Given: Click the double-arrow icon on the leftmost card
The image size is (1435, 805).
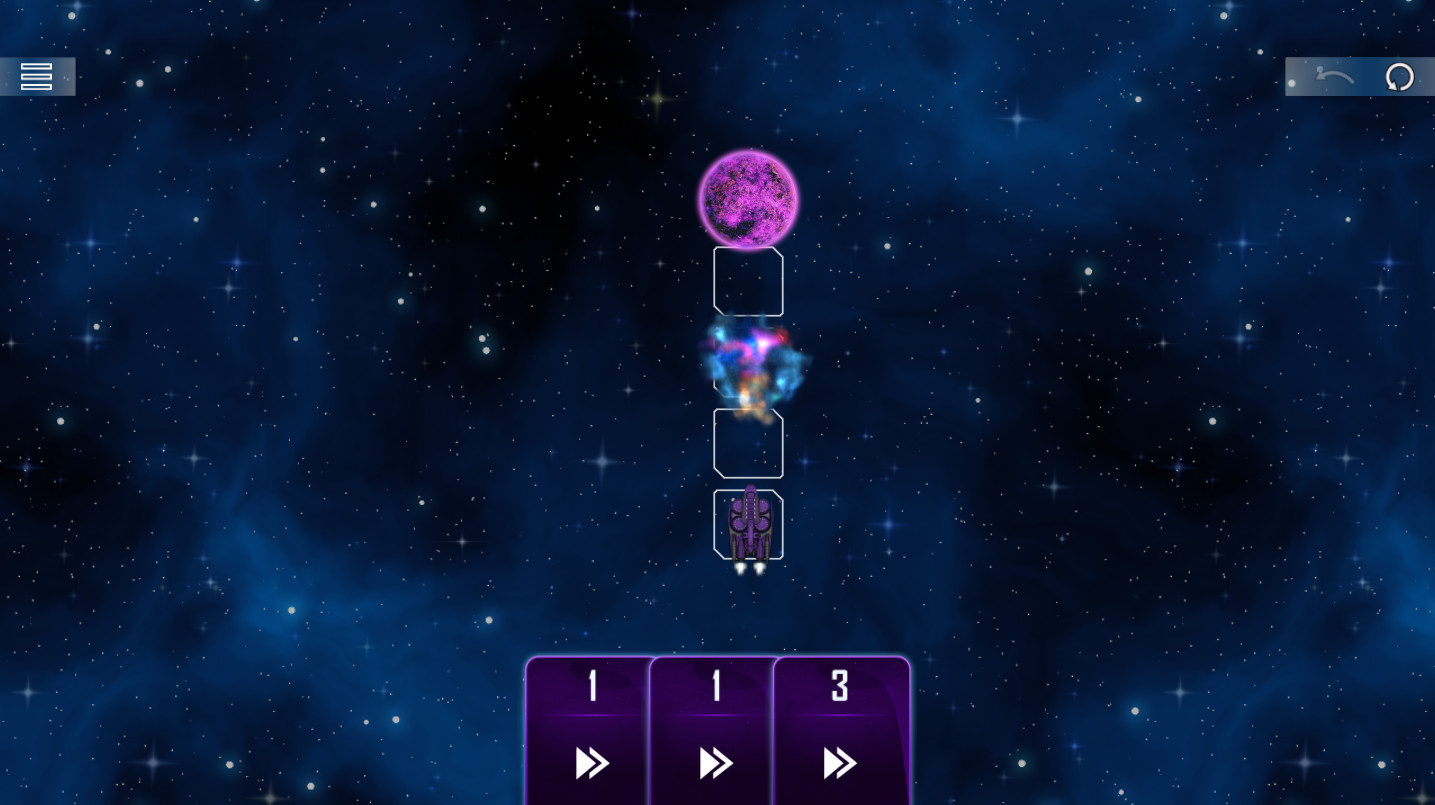Looking at the screenshot, I should click(590, 763).
